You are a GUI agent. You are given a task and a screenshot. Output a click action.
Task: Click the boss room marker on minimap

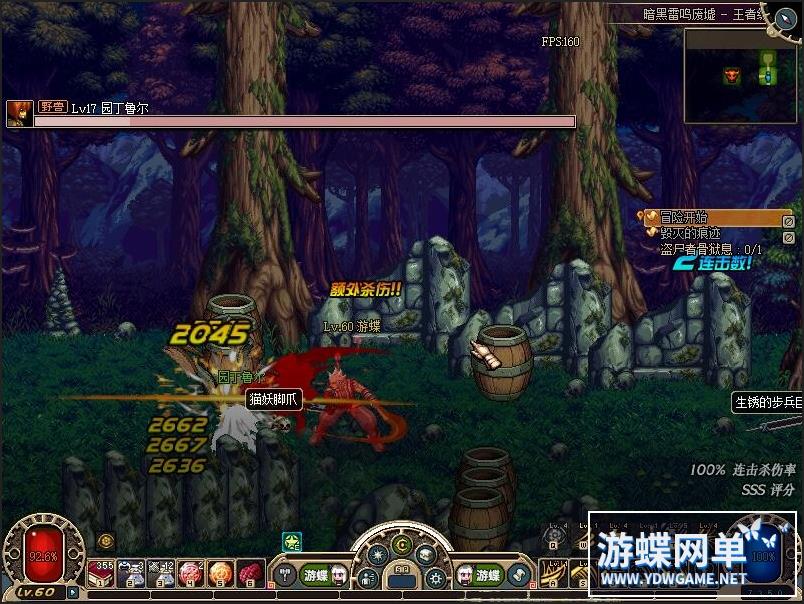tap(732, 75)
